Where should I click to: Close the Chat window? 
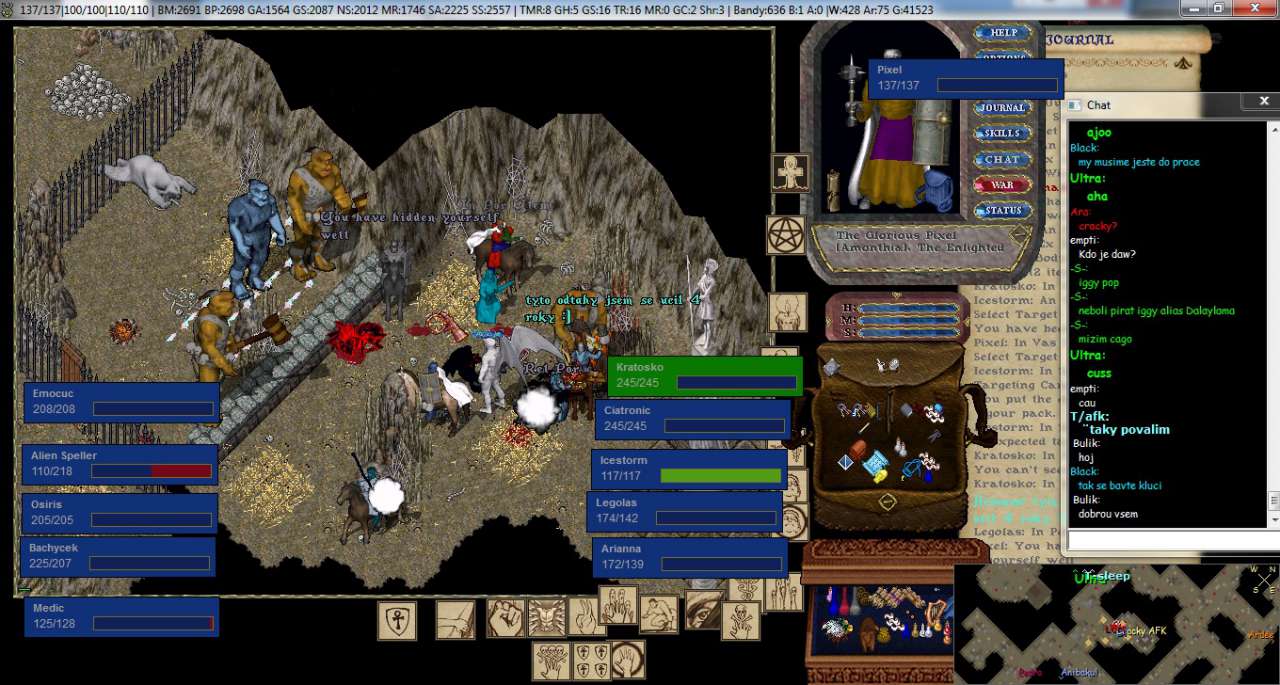click(1264, 101)
